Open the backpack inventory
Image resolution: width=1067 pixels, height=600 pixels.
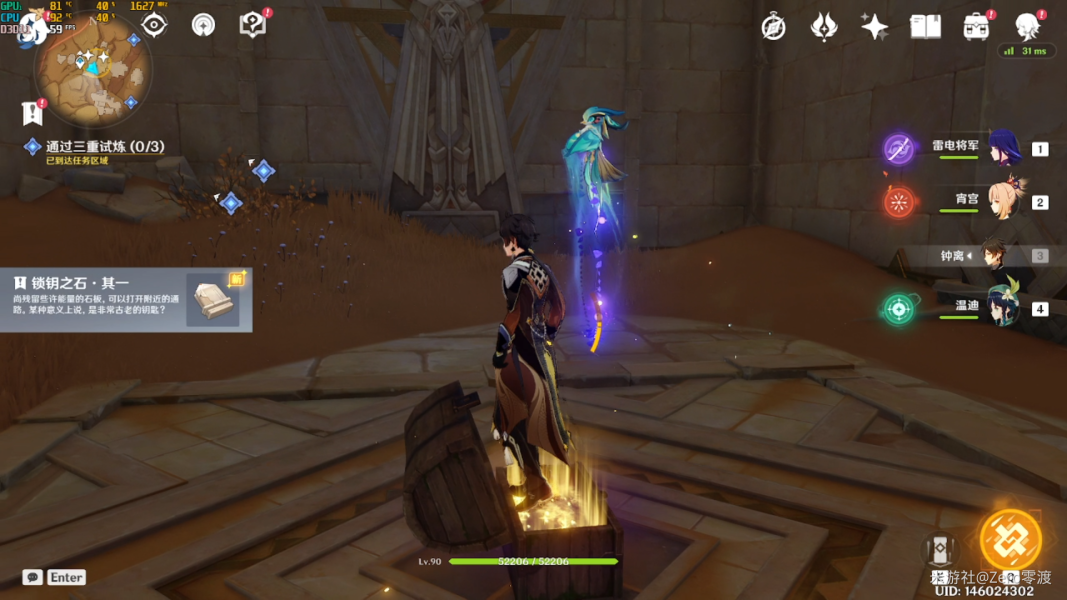[x=976, y=27]
